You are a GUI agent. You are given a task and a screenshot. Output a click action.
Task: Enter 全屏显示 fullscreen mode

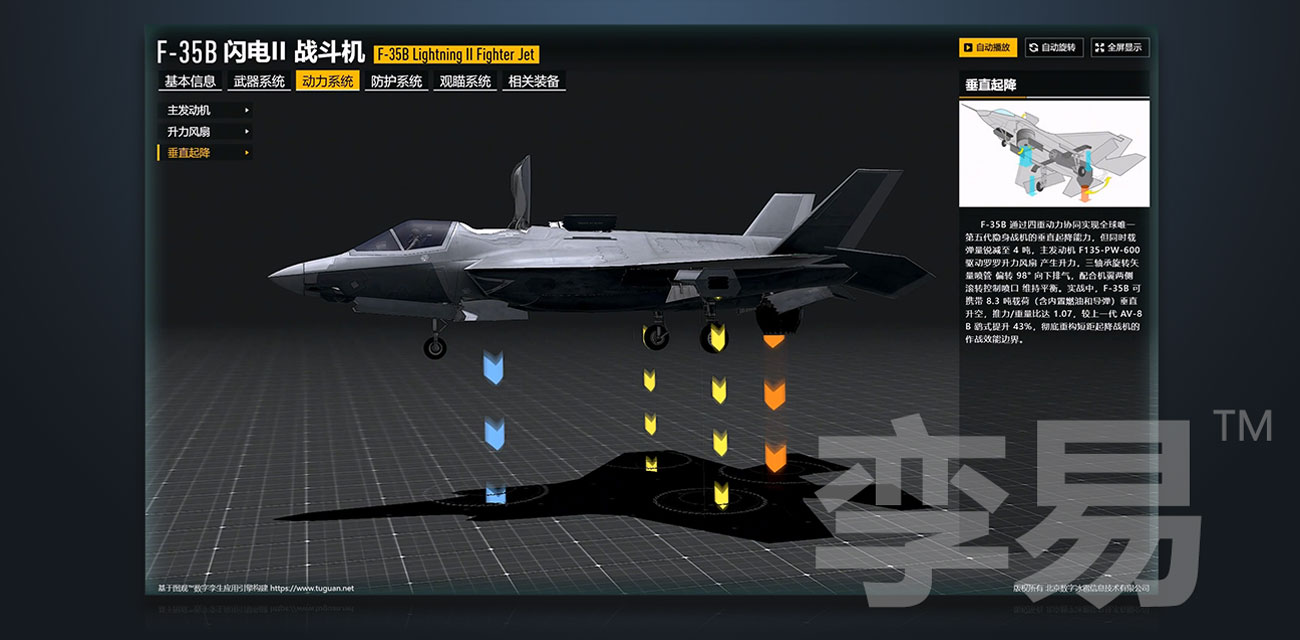click(x=1120, y=47)
